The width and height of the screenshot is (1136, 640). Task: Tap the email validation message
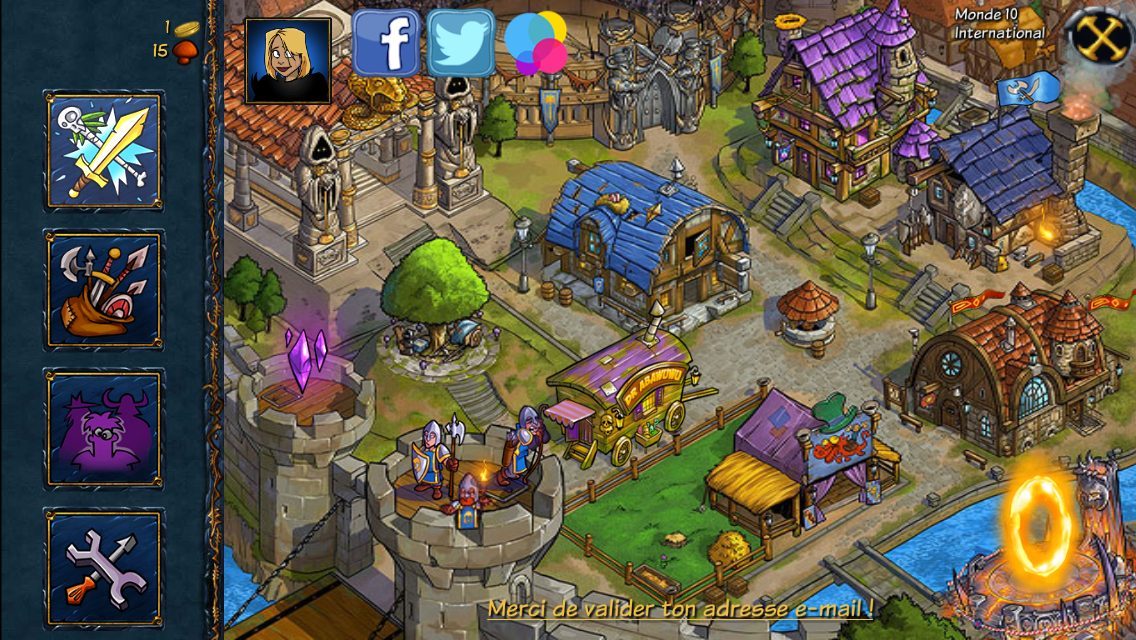point(681,607)
